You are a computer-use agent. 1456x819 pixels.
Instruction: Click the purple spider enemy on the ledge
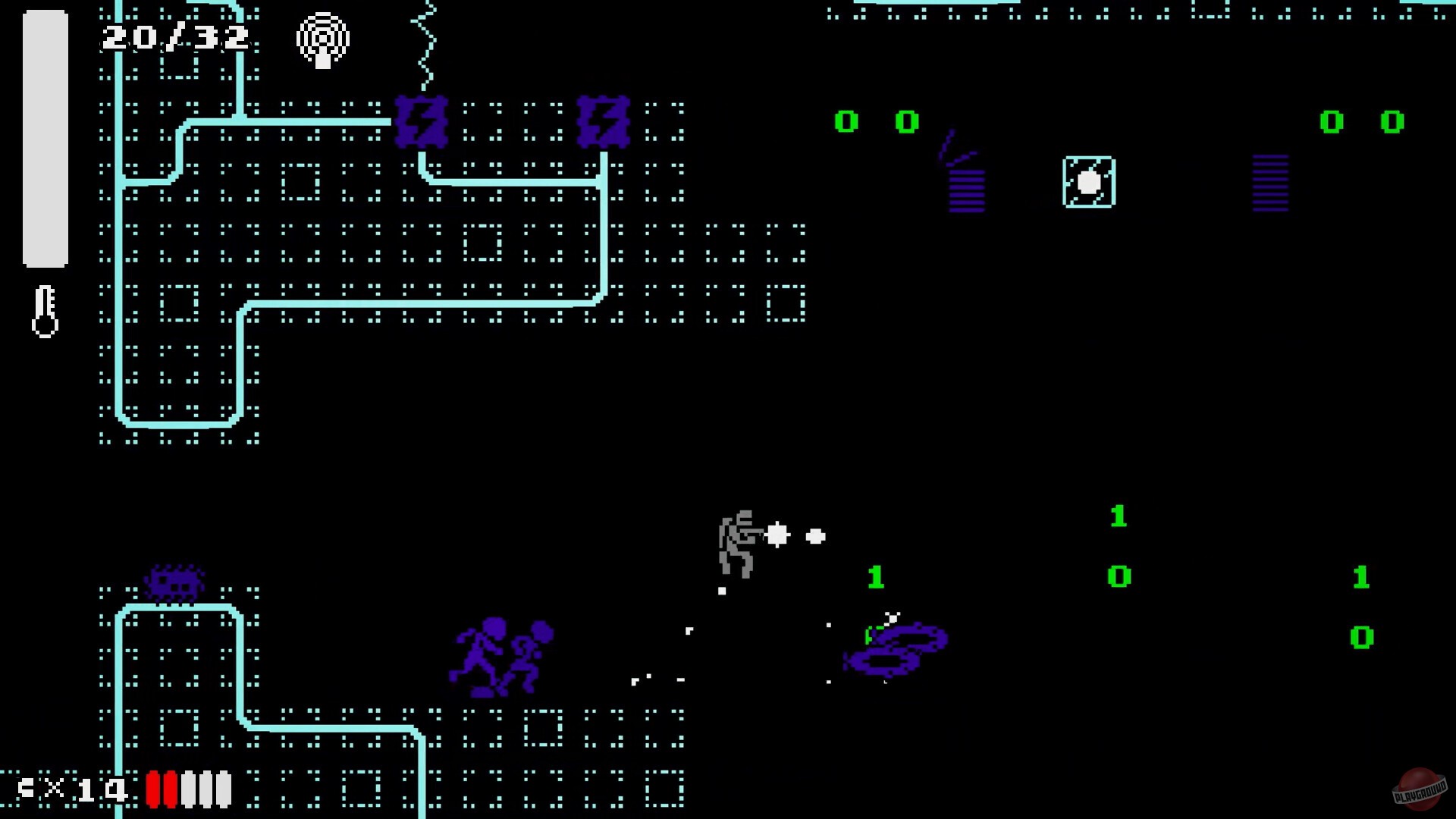(176, 584)
